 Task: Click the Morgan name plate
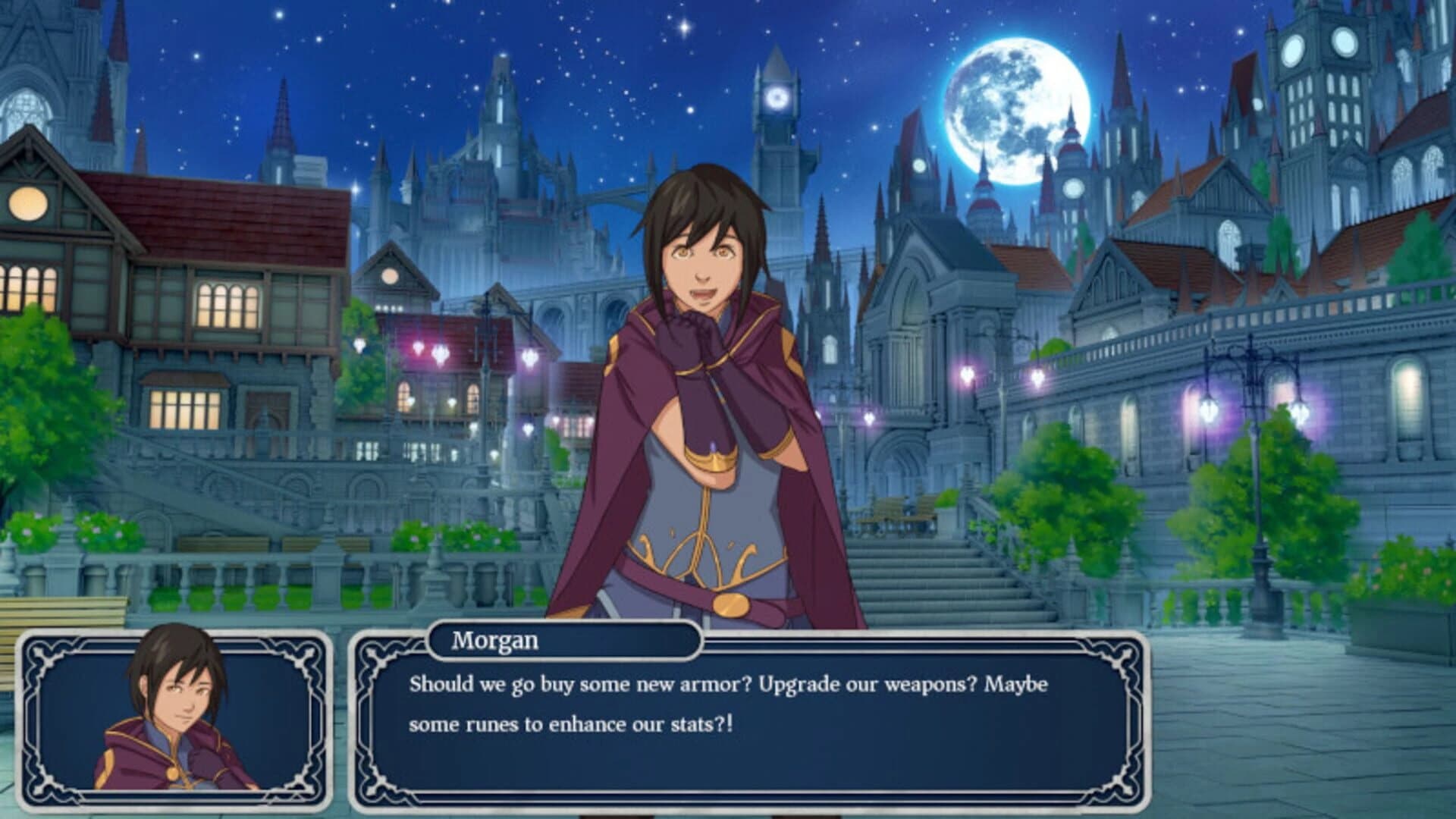(565, 642)
